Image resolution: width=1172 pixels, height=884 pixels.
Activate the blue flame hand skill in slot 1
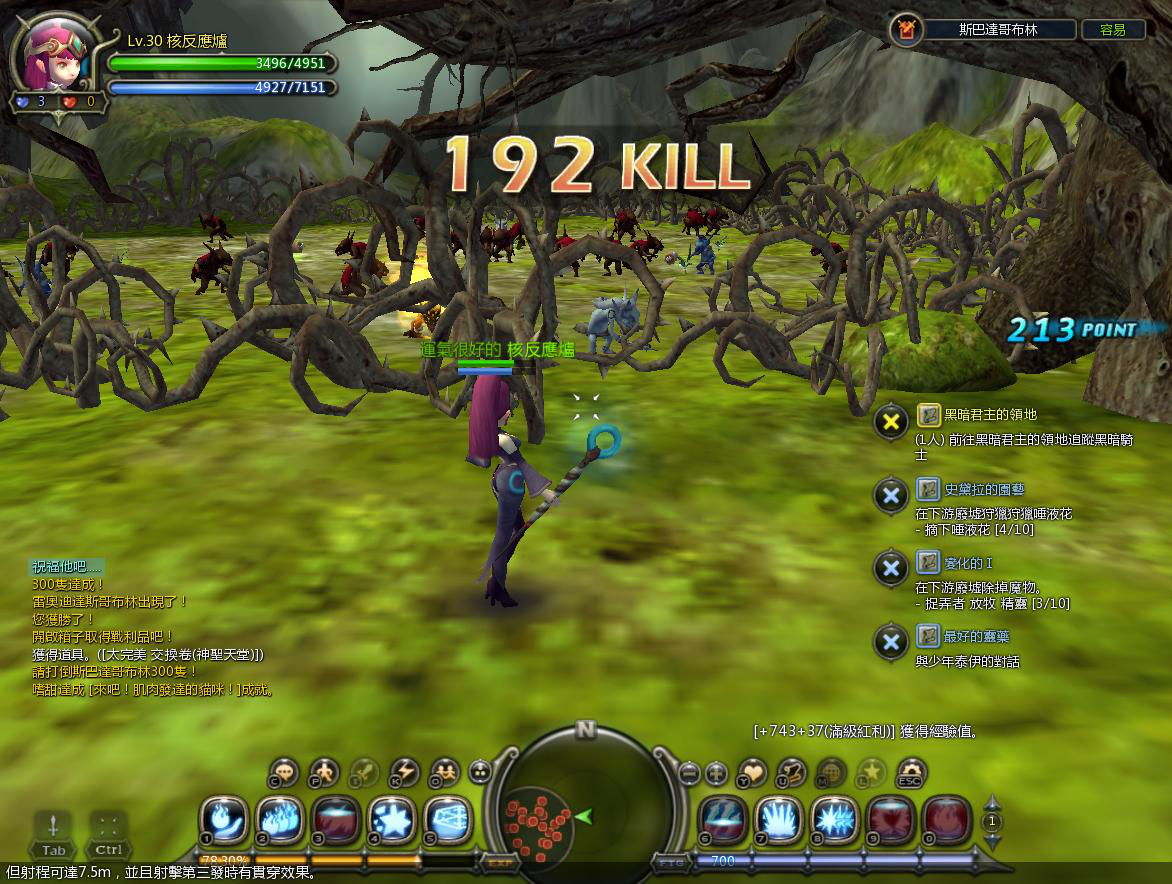(x=225, y=820)
